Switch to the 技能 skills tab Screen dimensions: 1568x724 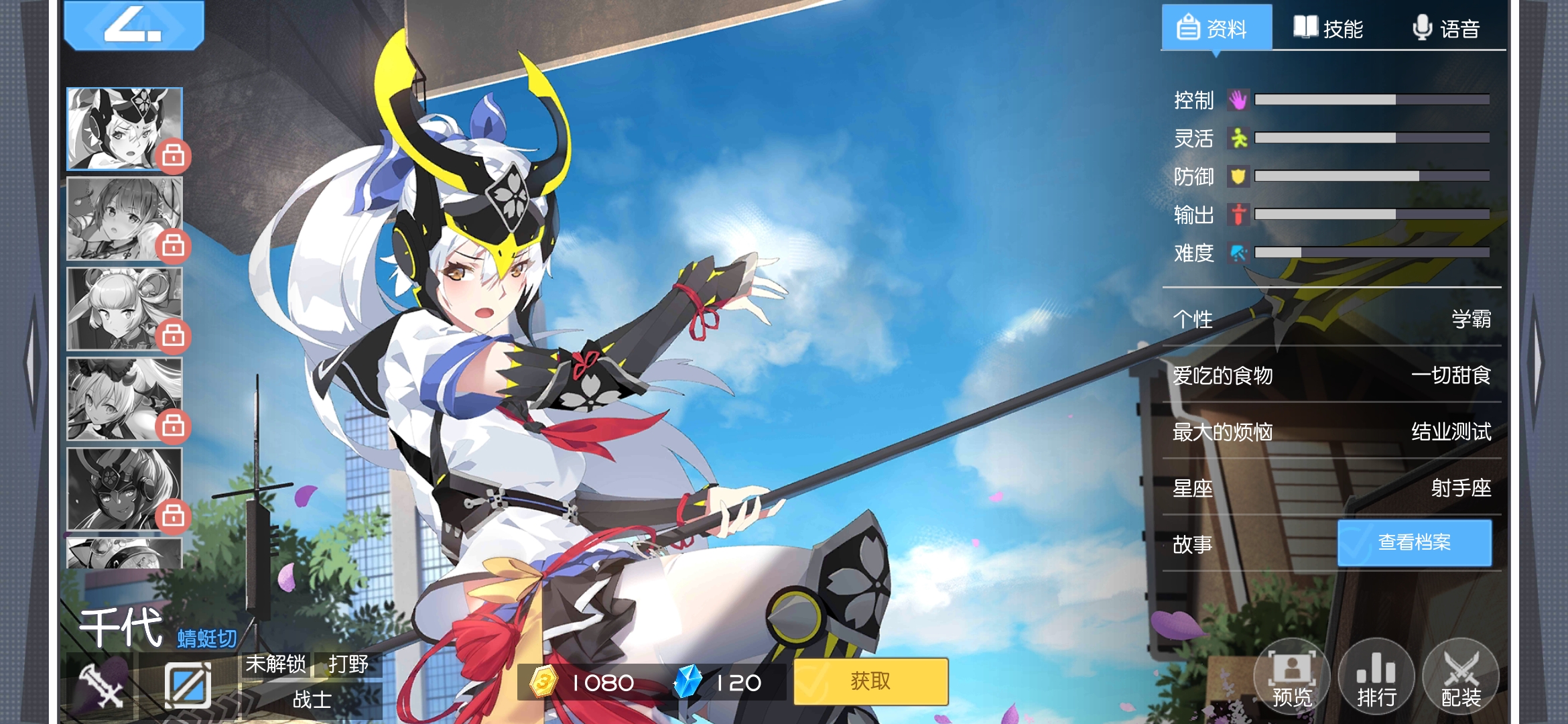pos(1329,28)
